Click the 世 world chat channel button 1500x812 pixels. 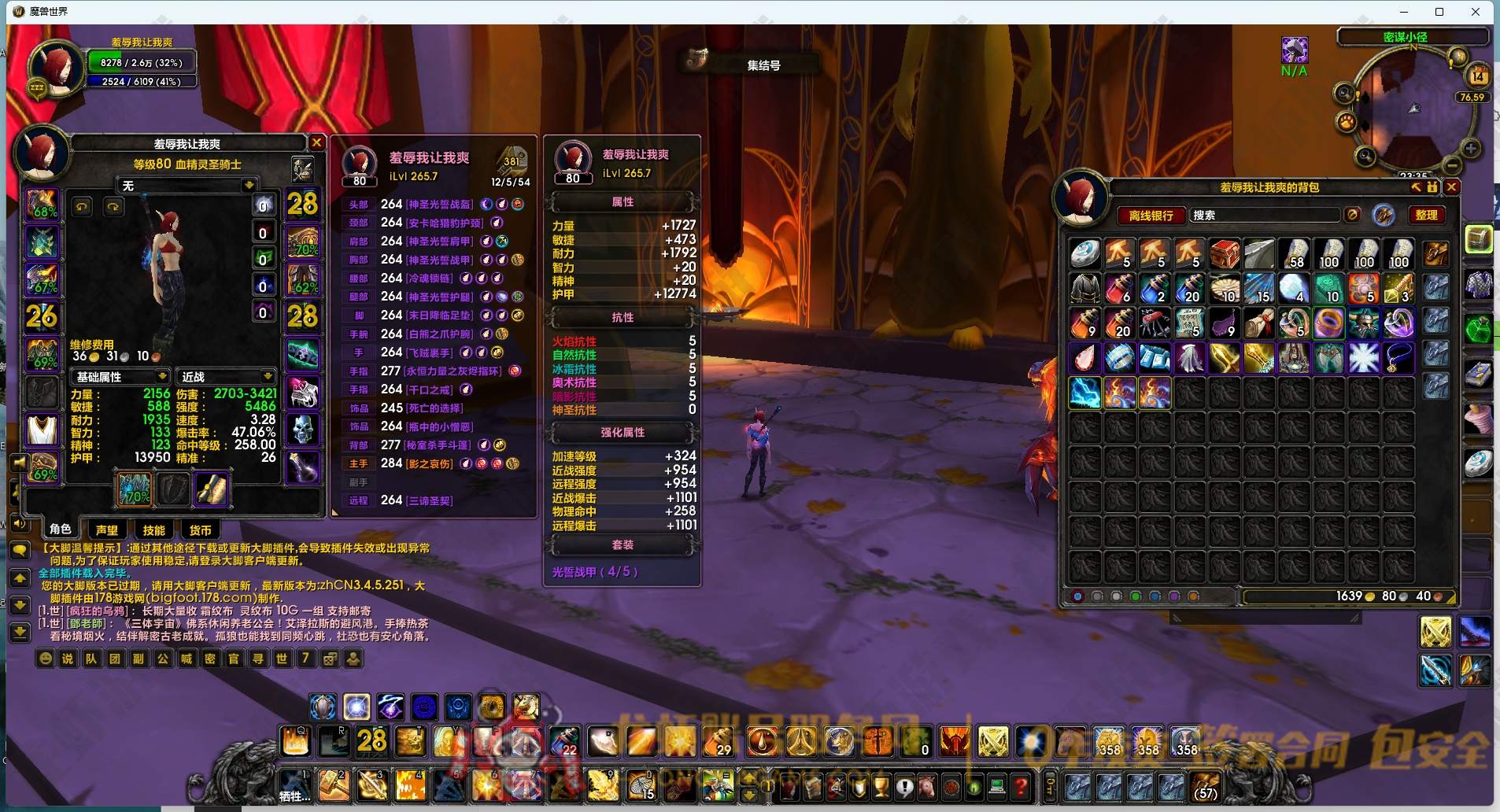pos(282,659)
